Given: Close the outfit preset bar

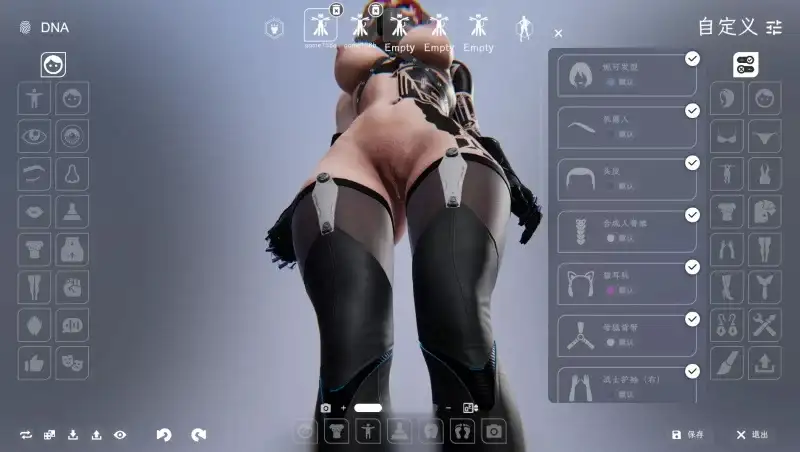Looking at the screenshot, I should [x=558, y=33].
